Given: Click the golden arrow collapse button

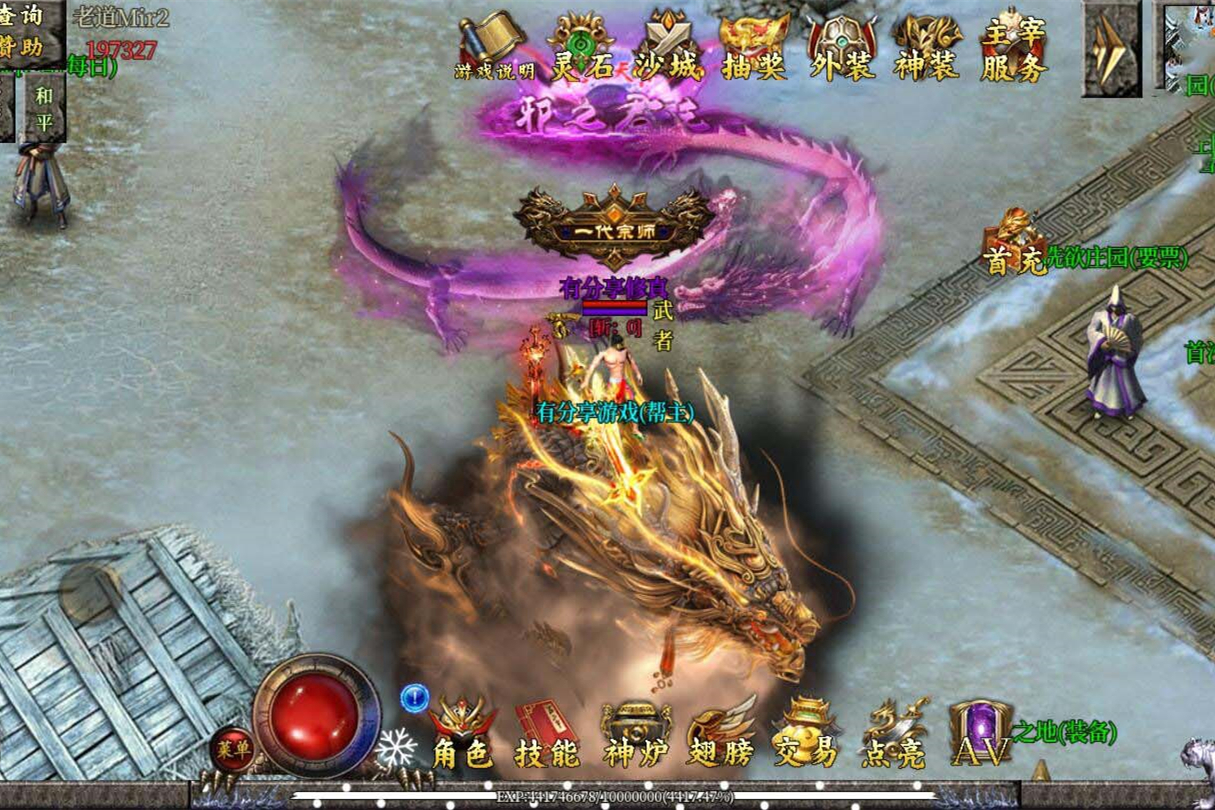Looking at the screenshot, I should (x=1111, y=48).
